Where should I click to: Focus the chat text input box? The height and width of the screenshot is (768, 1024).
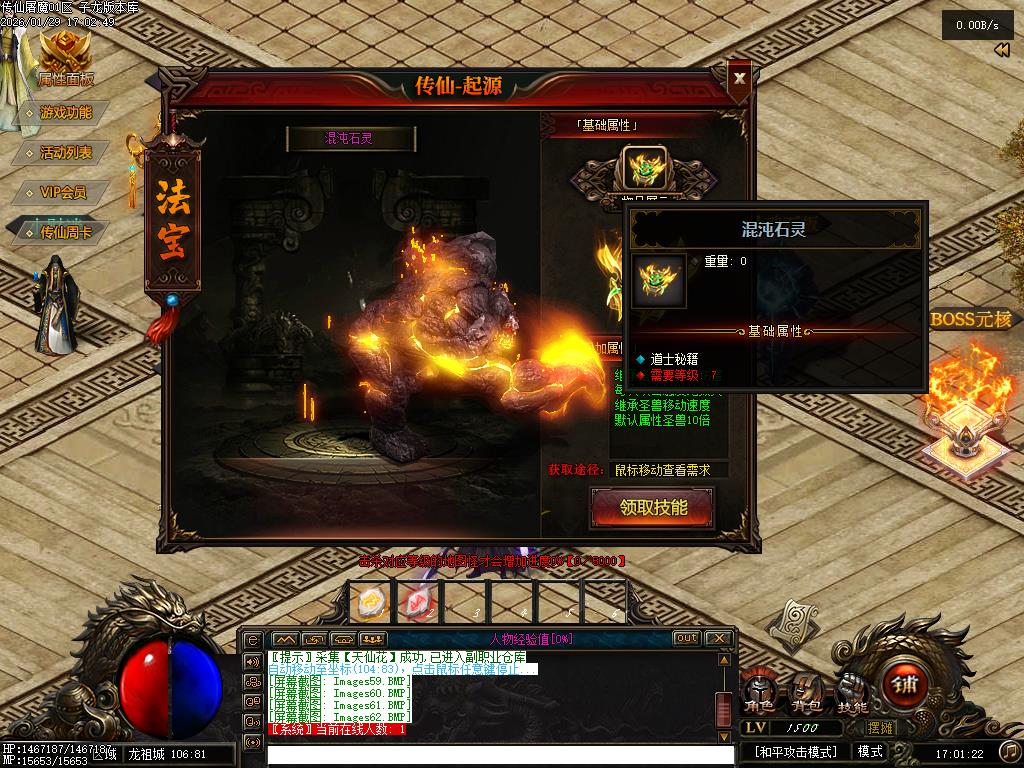tap(500, 755)
